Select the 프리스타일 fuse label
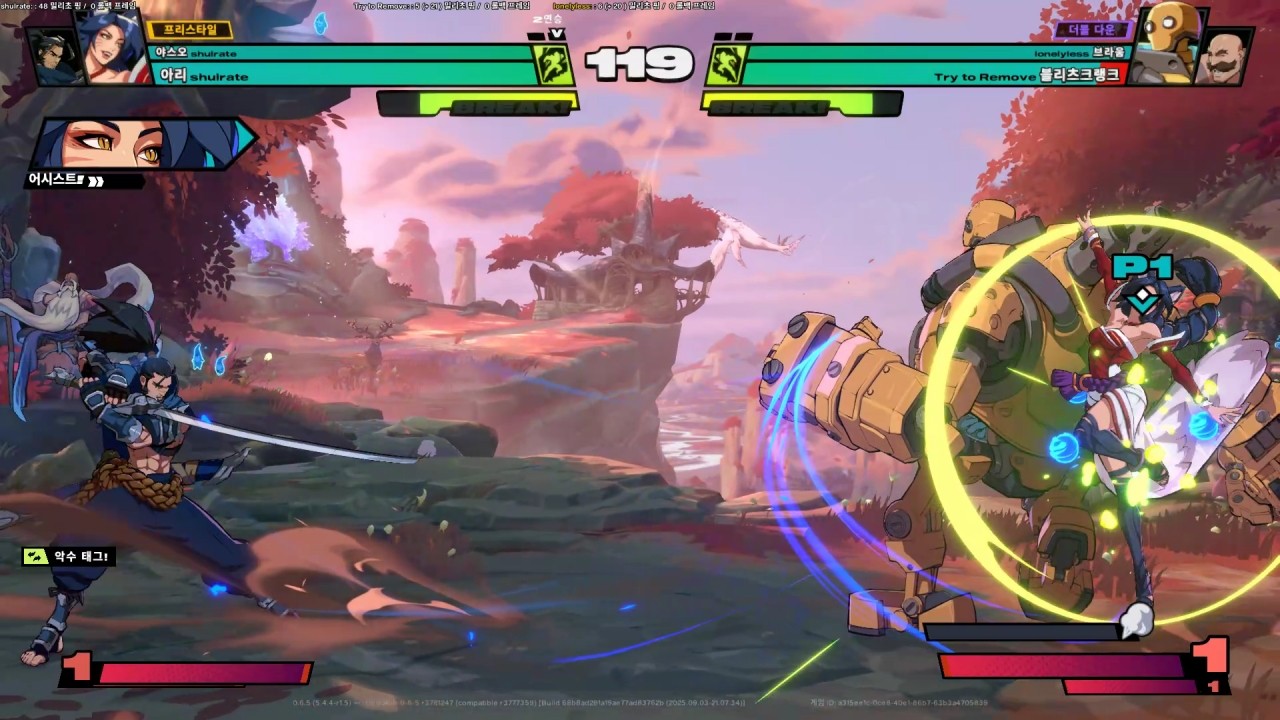The image size is (1280, 720). coord(189,30)
